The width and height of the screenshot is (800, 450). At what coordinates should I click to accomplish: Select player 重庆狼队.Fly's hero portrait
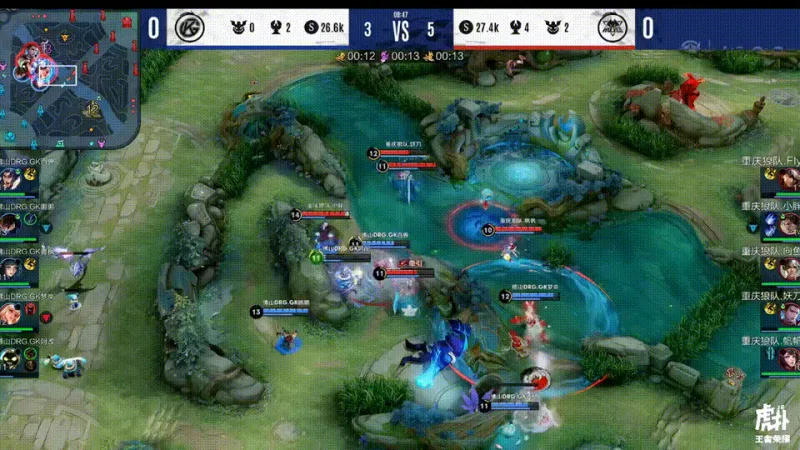pos(789,180)
